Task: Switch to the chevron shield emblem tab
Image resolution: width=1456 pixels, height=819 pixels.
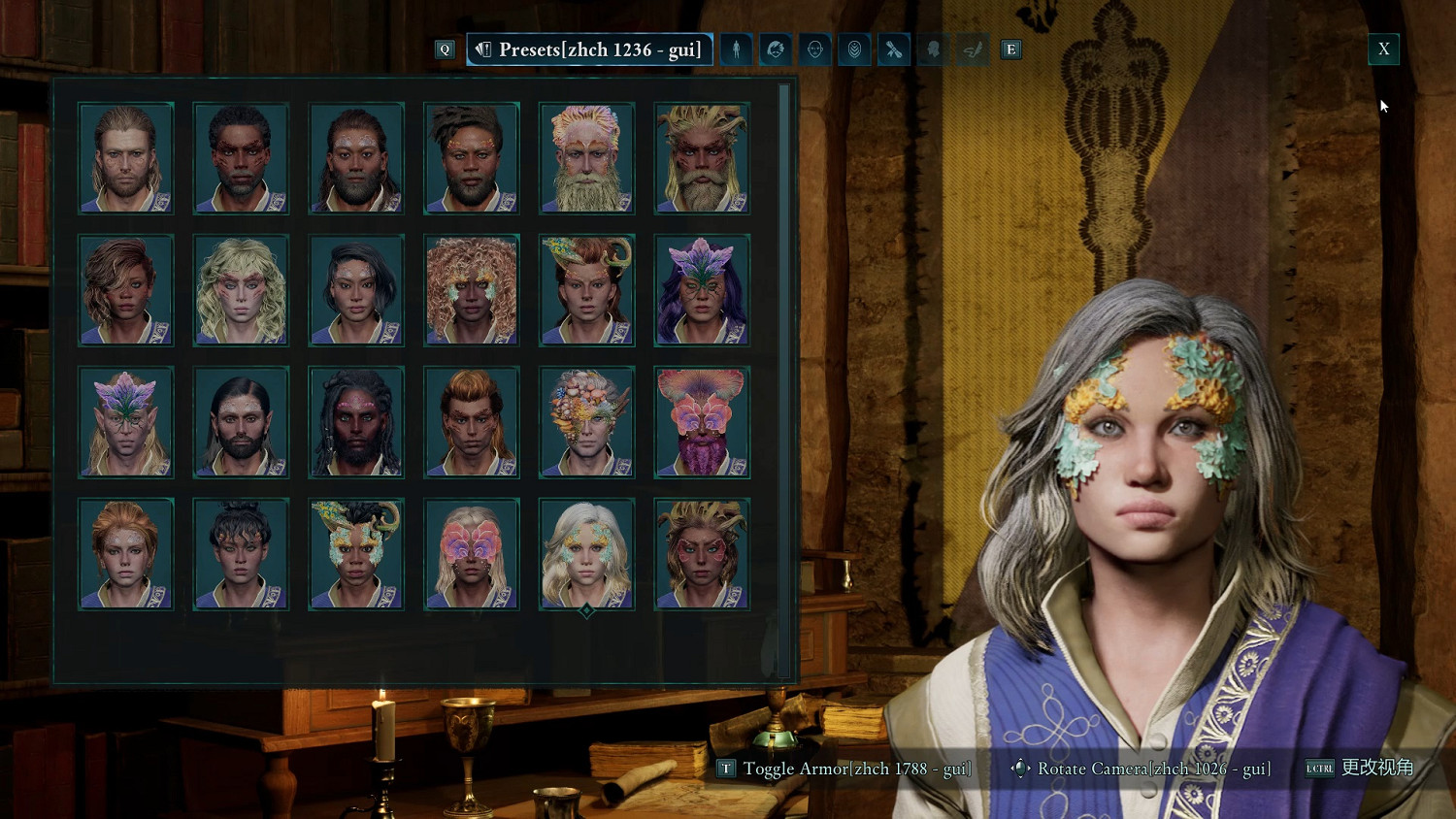Action: 854,49
